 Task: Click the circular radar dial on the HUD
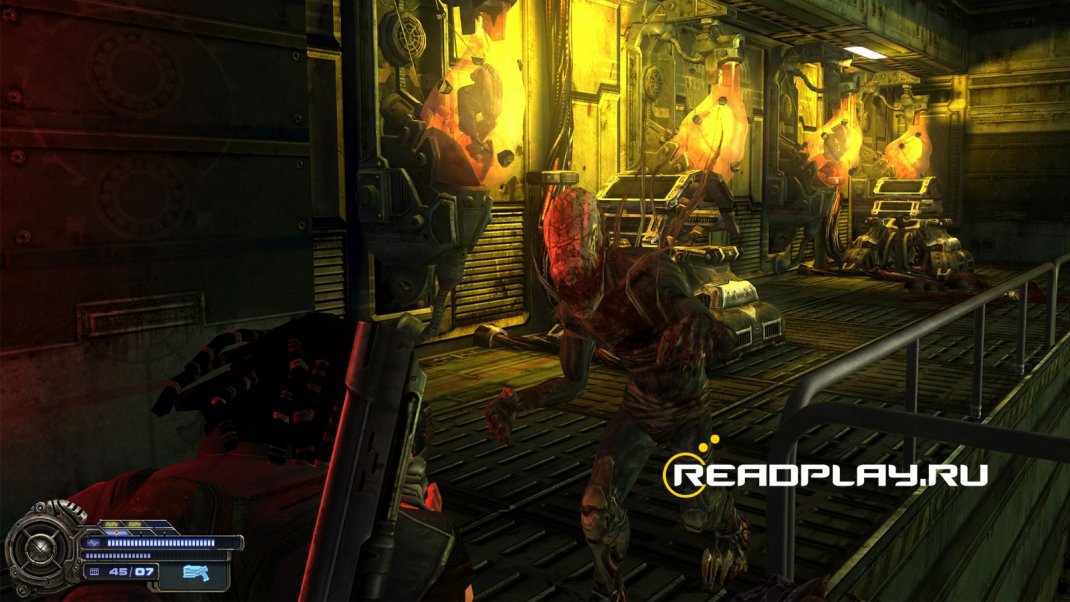pos(40,547)
